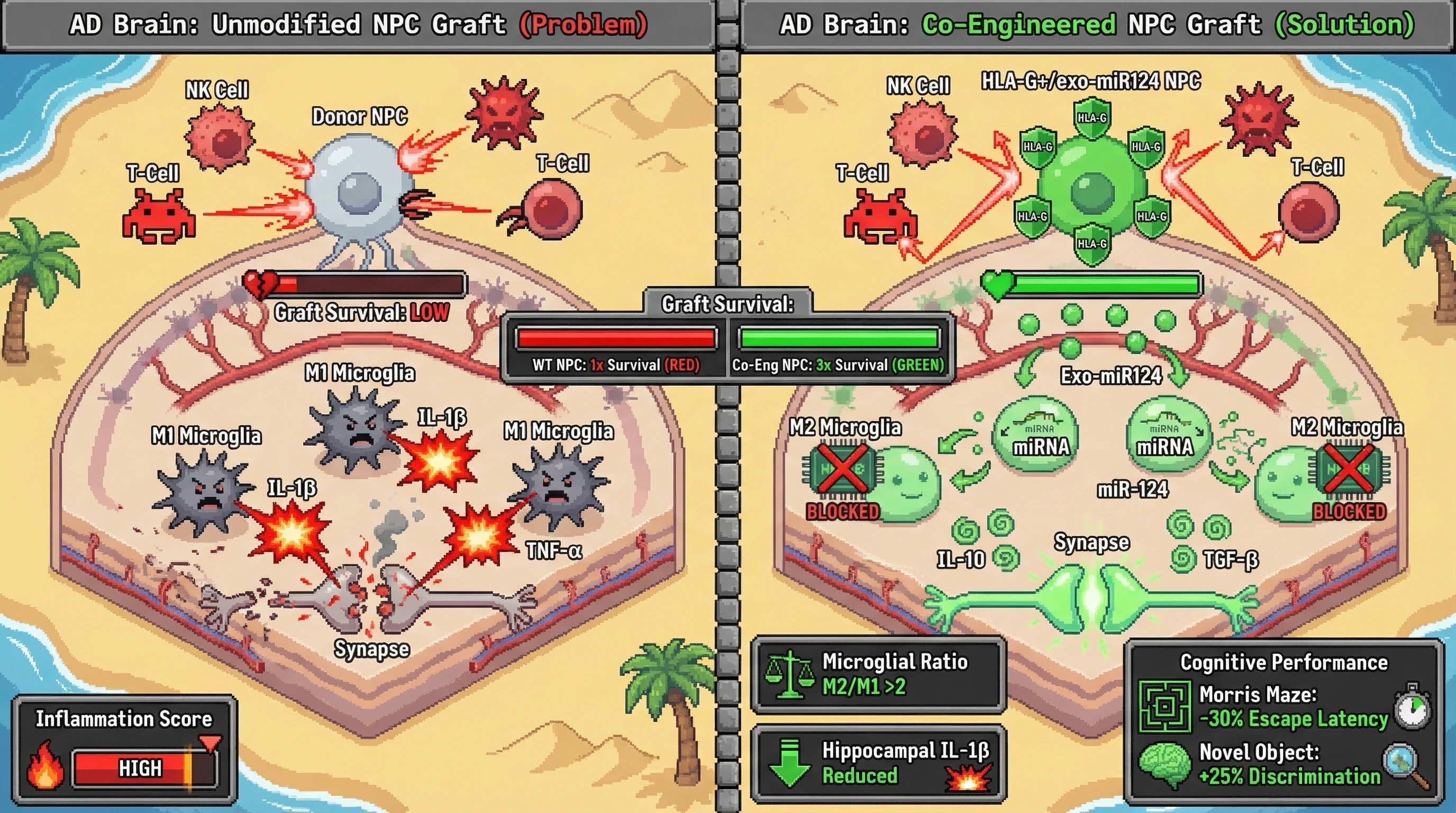1456x813 pixels.
Task: Open the Hippocampal IL-1β Reduced panel
Action: coord(878,763)
